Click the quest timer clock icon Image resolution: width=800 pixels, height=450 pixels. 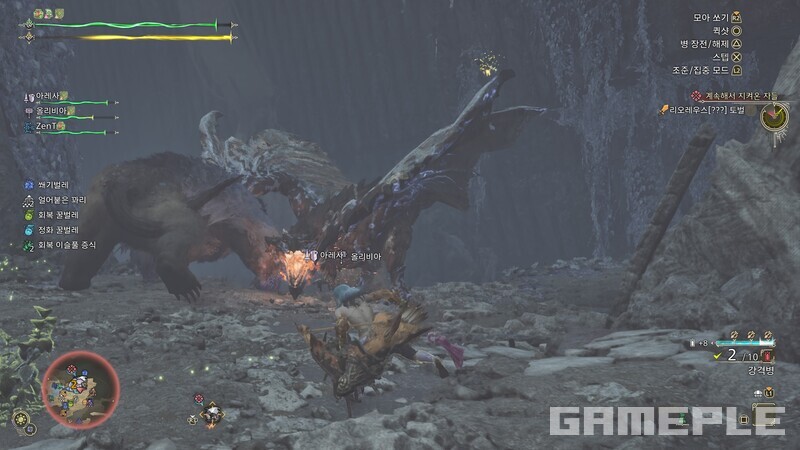[773, 116]
